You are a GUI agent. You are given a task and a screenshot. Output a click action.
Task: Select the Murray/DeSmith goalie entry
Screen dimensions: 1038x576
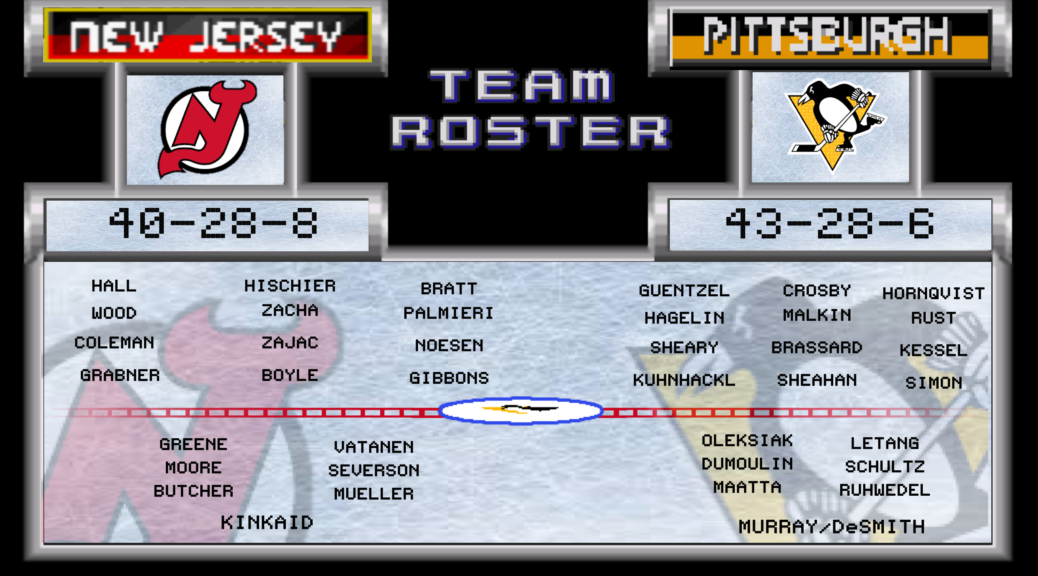pyautogui.click(x=831, y=527)
